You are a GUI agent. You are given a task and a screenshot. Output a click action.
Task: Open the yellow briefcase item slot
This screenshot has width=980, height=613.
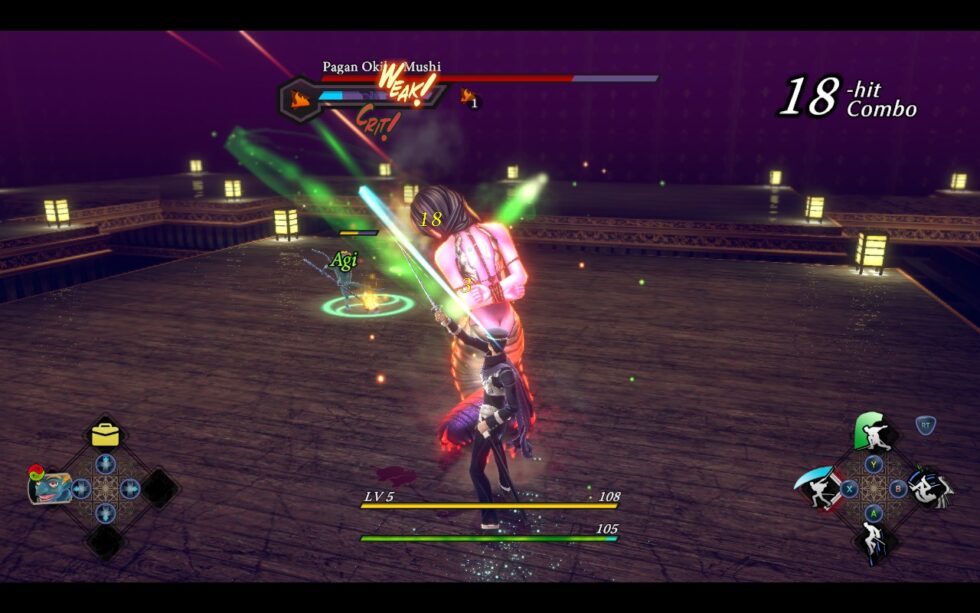[x=105, y=434]
